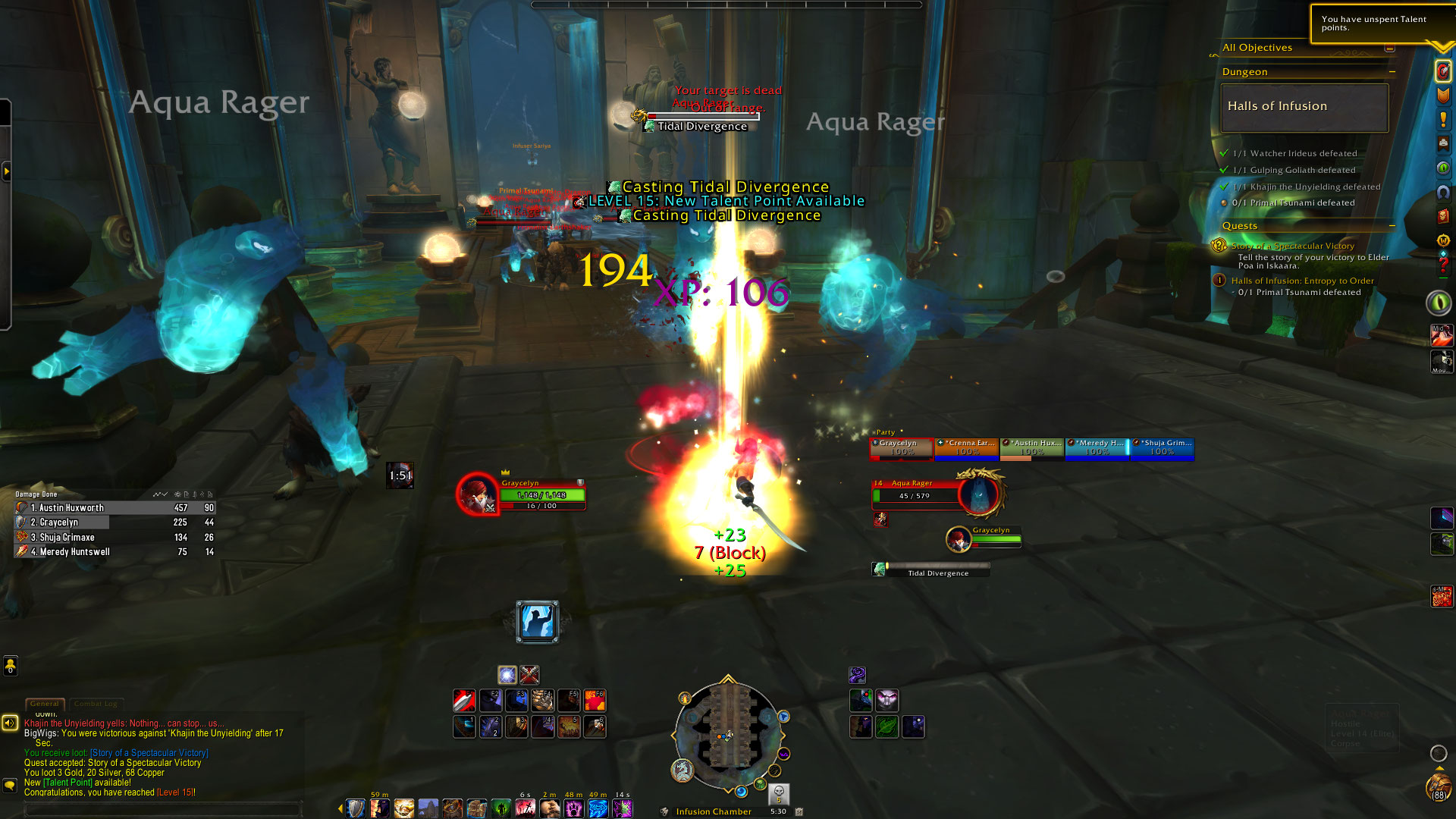The width and height of the screenshot is (1456, 819).
Task: Open the chat voice/sound button
Action: [x=10, y=723]
